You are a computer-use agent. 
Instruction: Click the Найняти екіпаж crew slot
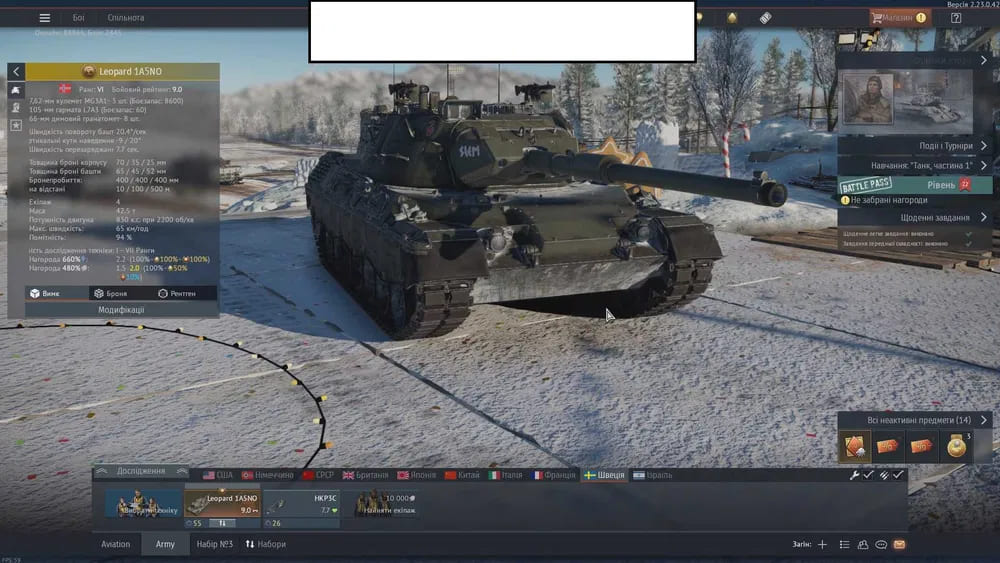coord(385,503)
